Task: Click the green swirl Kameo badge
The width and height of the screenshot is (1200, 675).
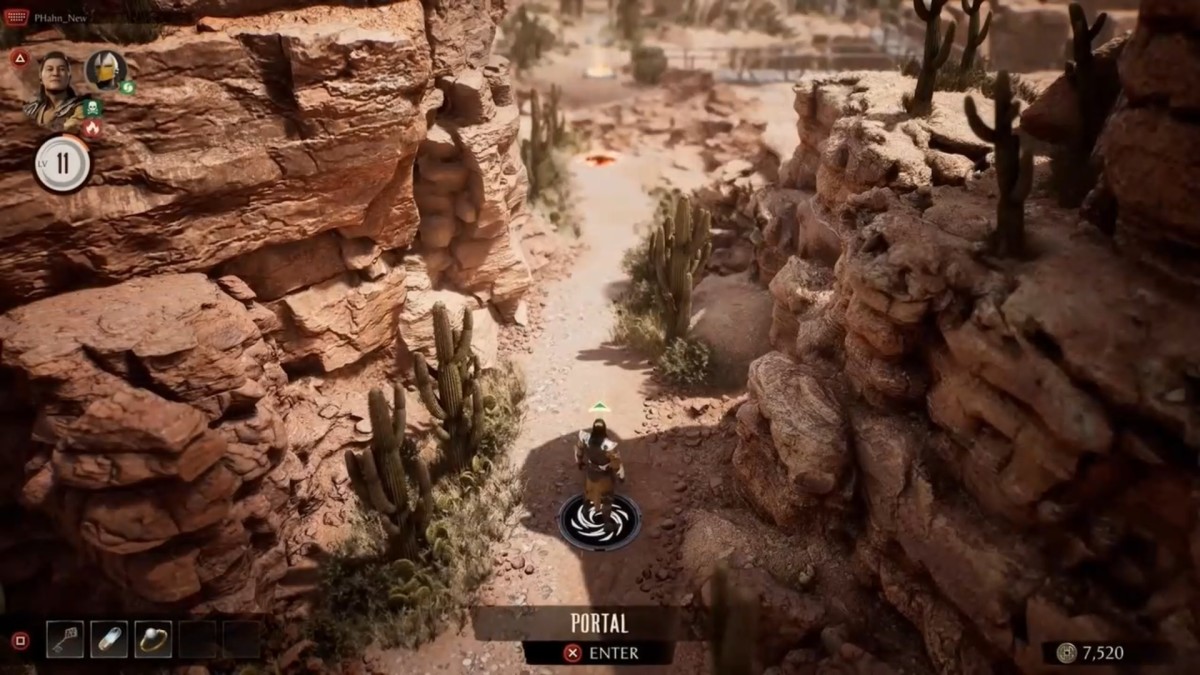Action: pos(128,87)
